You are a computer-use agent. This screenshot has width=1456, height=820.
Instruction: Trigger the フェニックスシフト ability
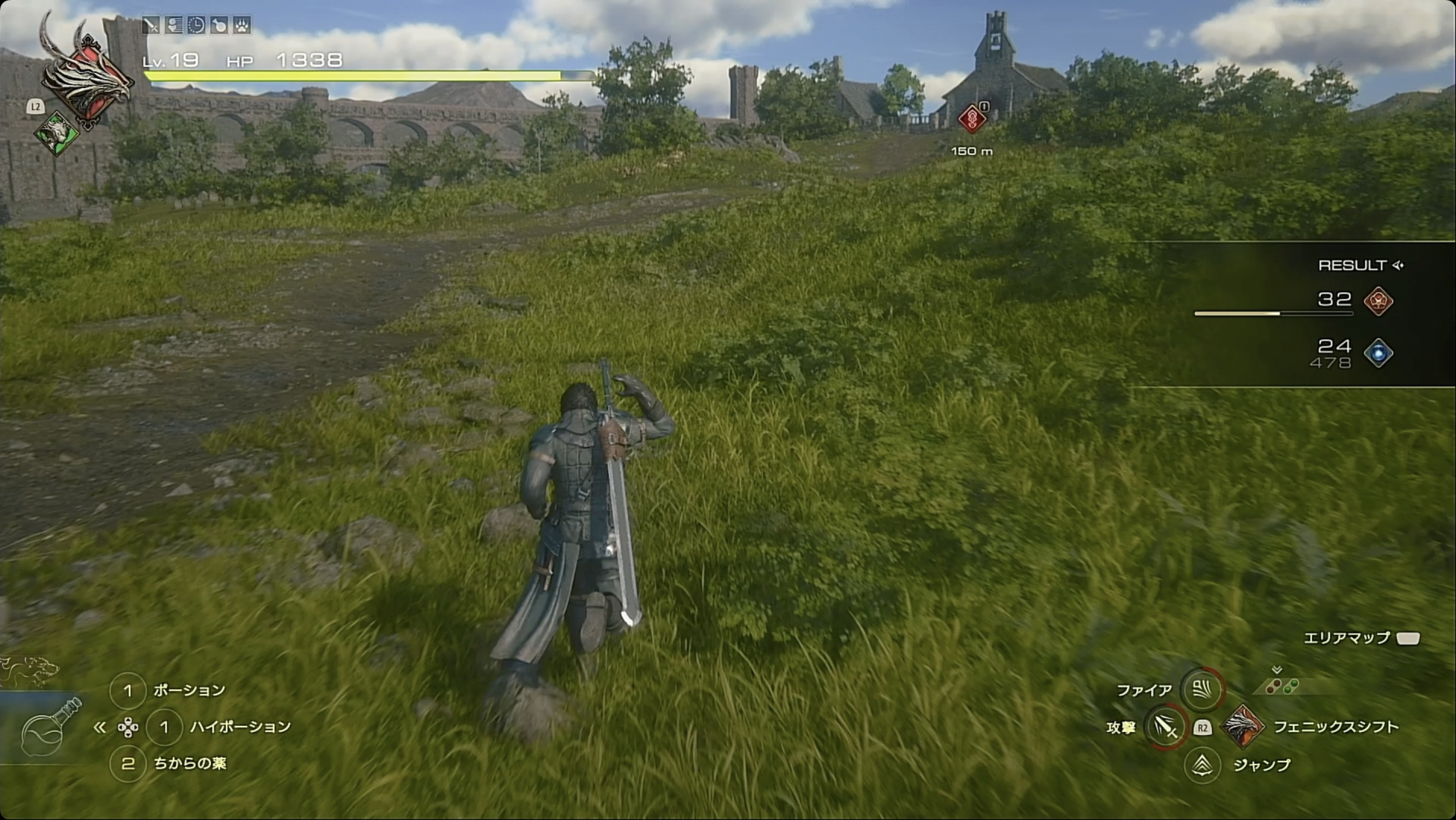(1243, 727)
